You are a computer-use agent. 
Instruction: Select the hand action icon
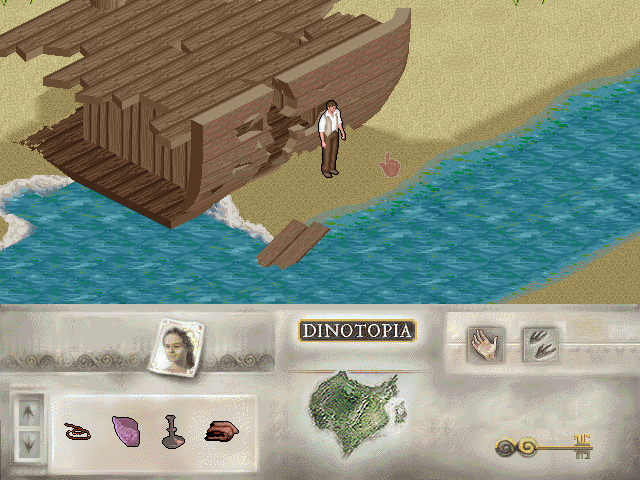[x=486, y=346]
